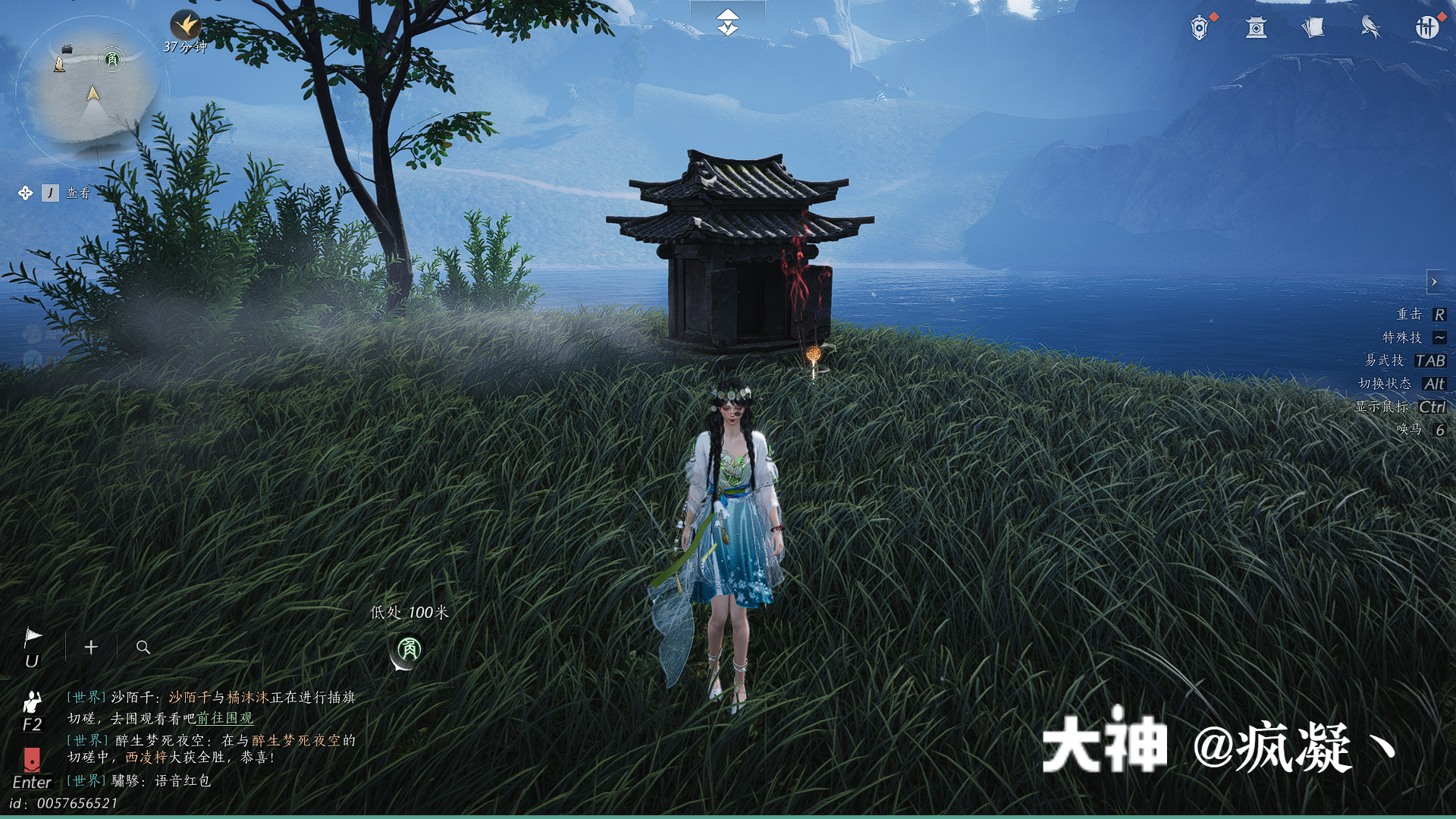Click the double-arrow elevation indicator at top center
1456x819 pixels.
click(727, 21)
